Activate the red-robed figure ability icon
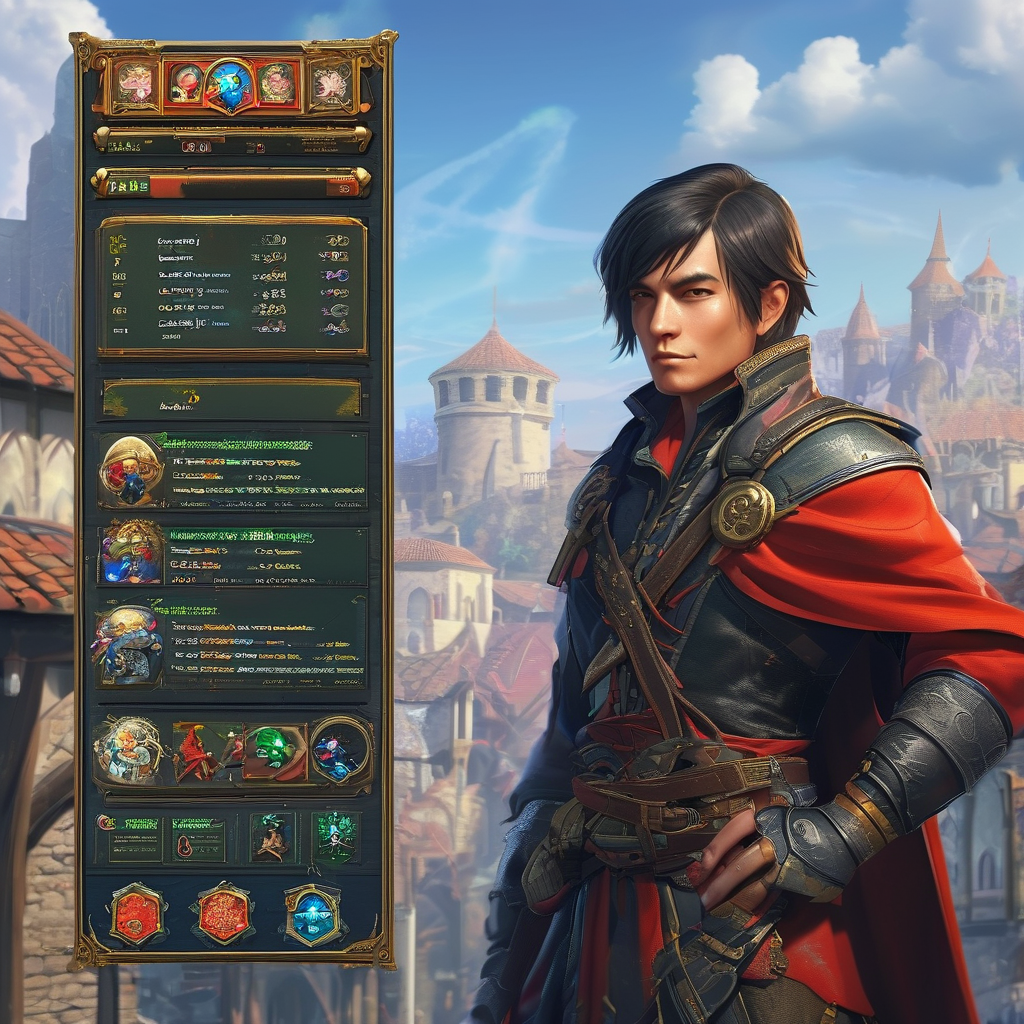The height and width of the screenshot is (1024, 1024). tap(206, 753)
